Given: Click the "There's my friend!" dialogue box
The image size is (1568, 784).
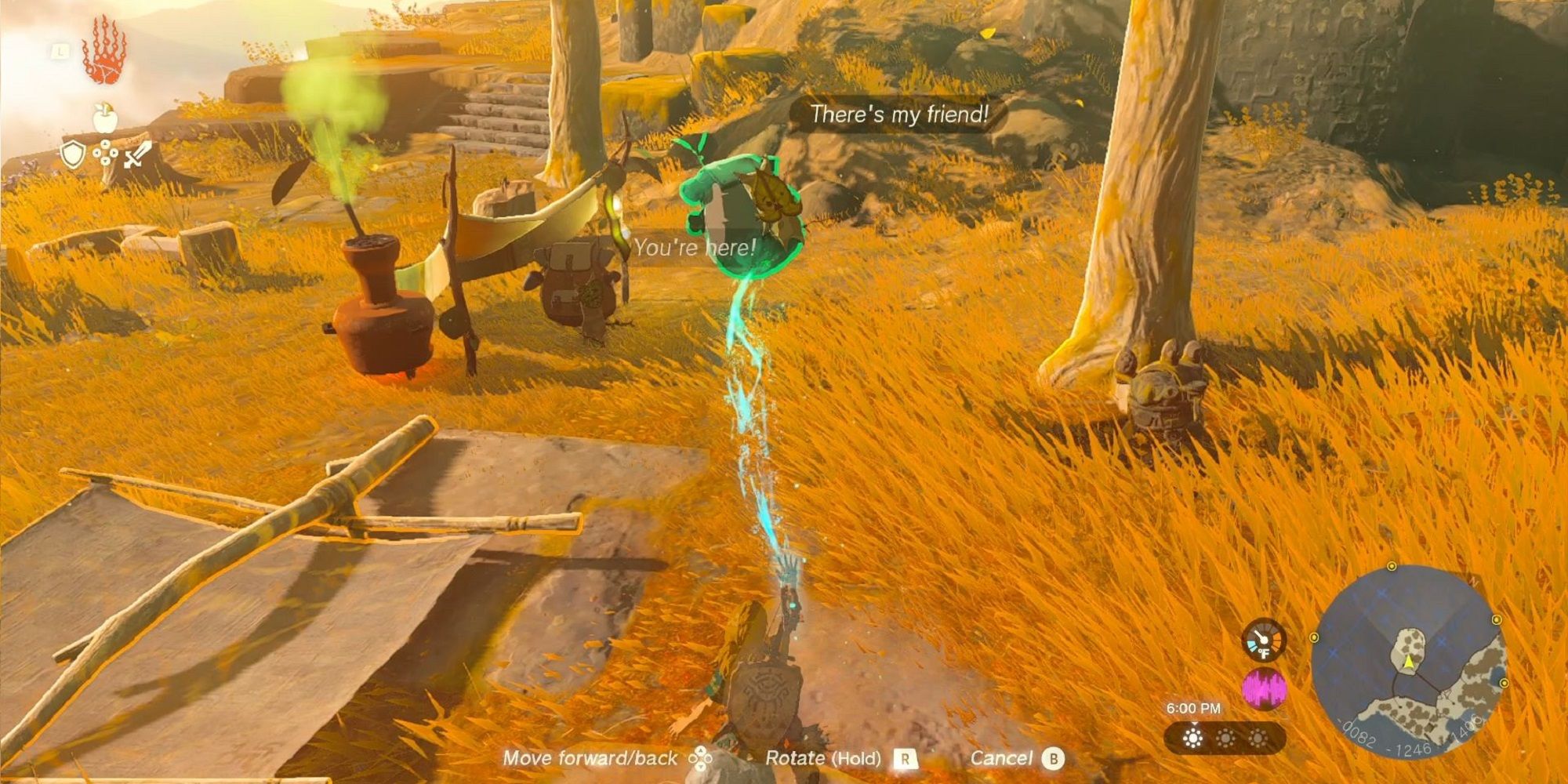Looking at the screenshot, I should pos(900,114).
